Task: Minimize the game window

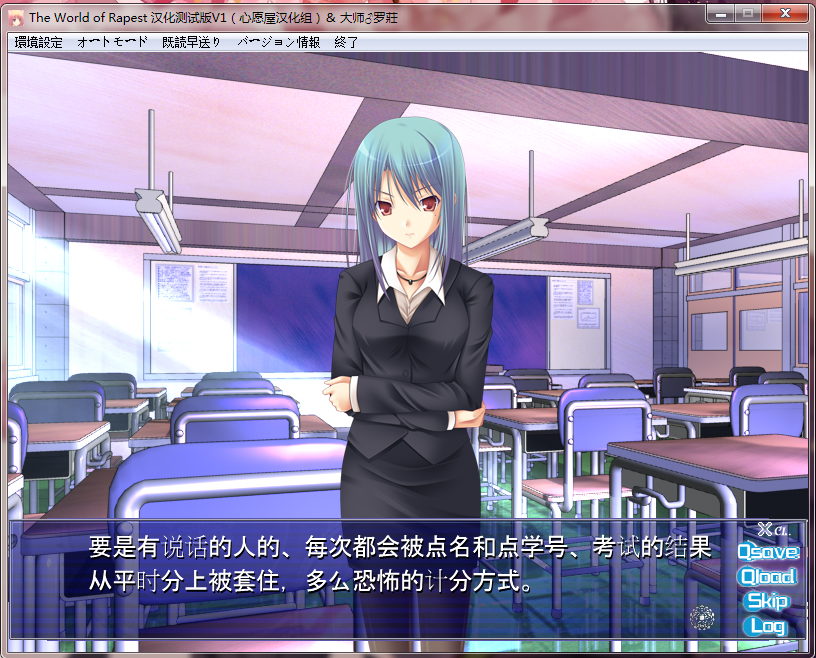Action: pyautogui.click(x=719, y=14)
